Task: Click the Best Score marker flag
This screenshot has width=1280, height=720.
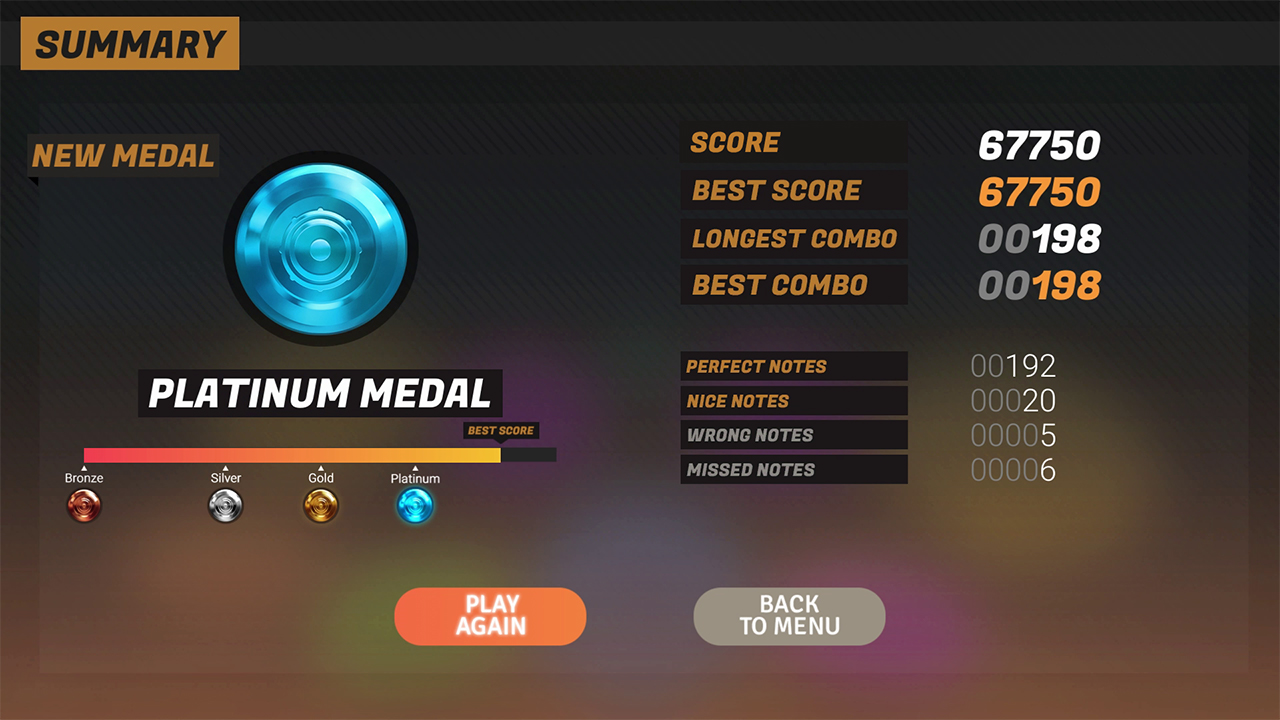Action: (x=500, y=431)
